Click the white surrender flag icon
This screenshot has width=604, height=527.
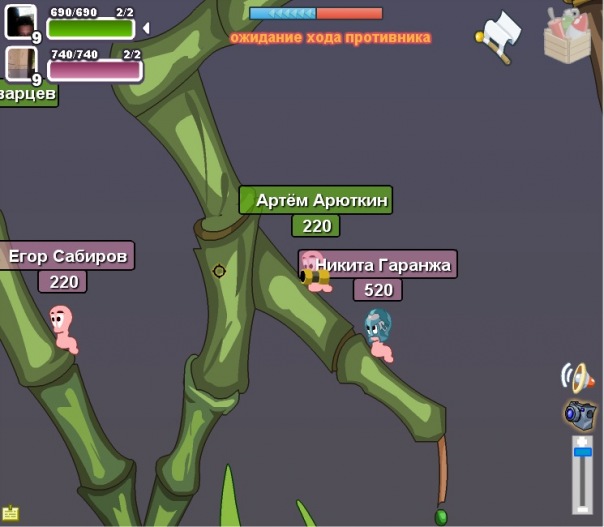tap(499, 37)
